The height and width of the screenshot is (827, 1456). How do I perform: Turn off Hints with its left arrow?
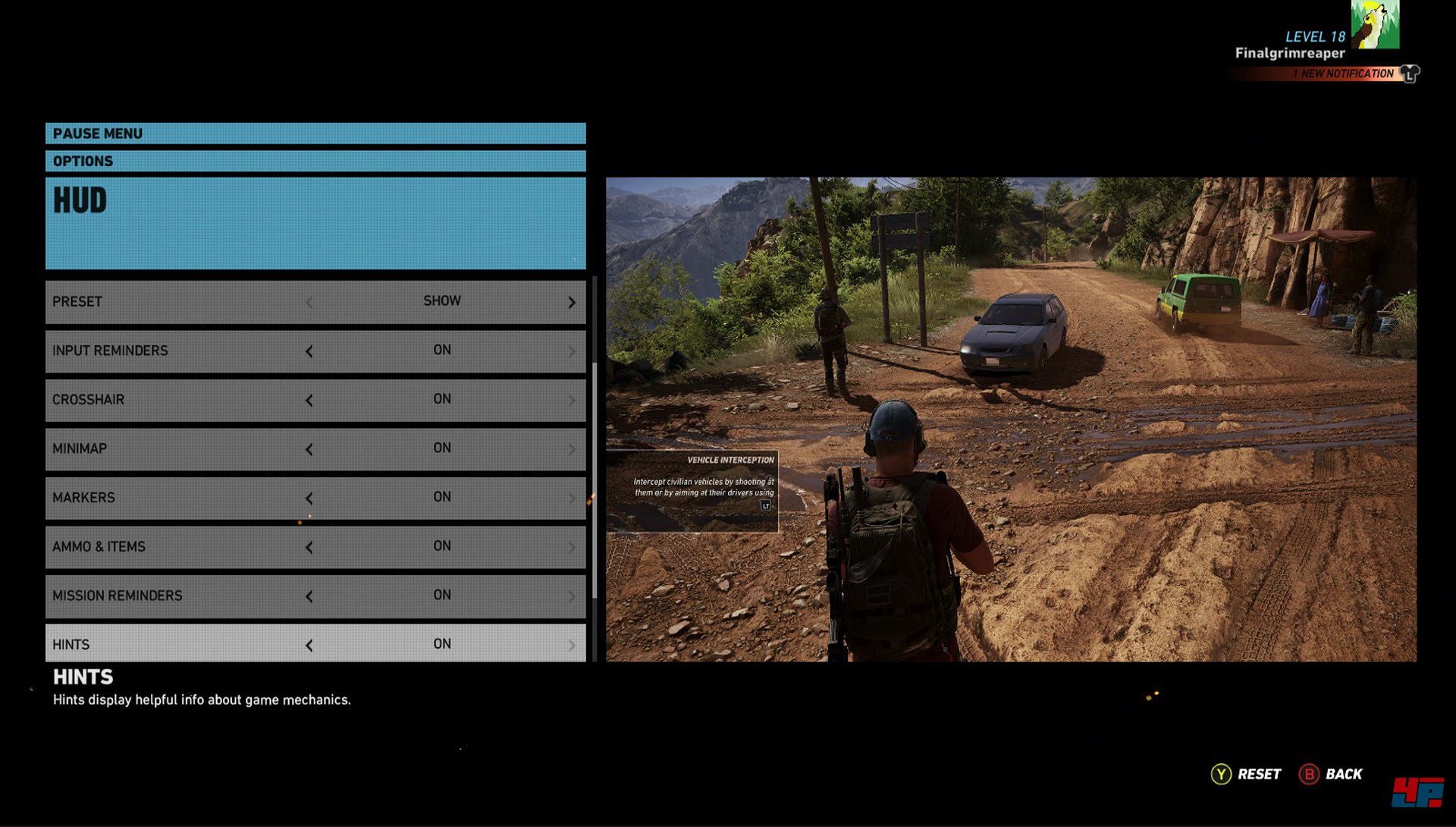pos(309,646)
